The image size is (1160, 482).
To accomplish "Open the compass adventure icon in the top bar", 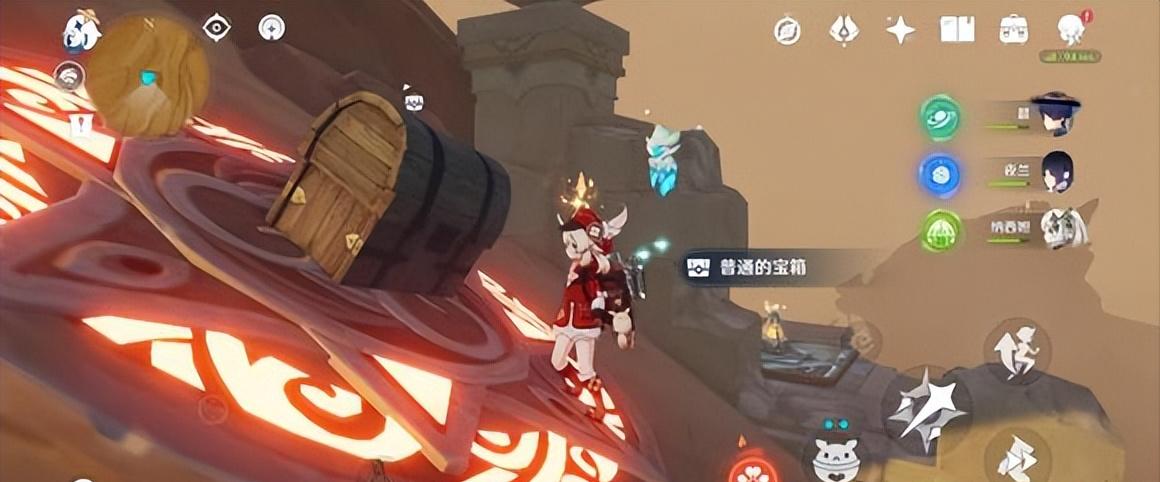I will click(787, 31).
